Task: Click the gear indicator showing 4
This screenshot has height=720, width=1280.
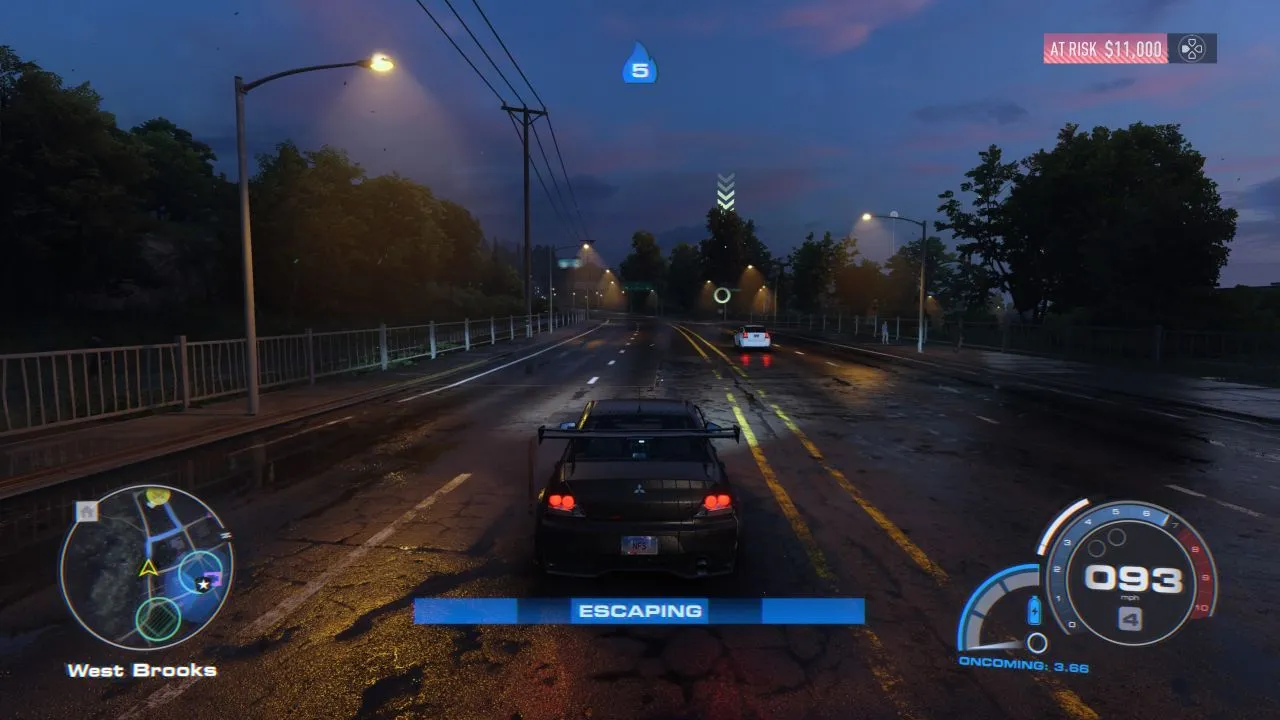Action: 1130,616
